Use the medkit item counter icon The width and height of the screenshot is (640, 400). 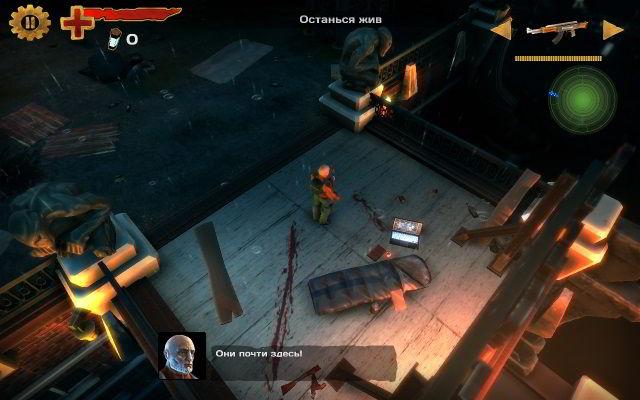tap(114, 38)
